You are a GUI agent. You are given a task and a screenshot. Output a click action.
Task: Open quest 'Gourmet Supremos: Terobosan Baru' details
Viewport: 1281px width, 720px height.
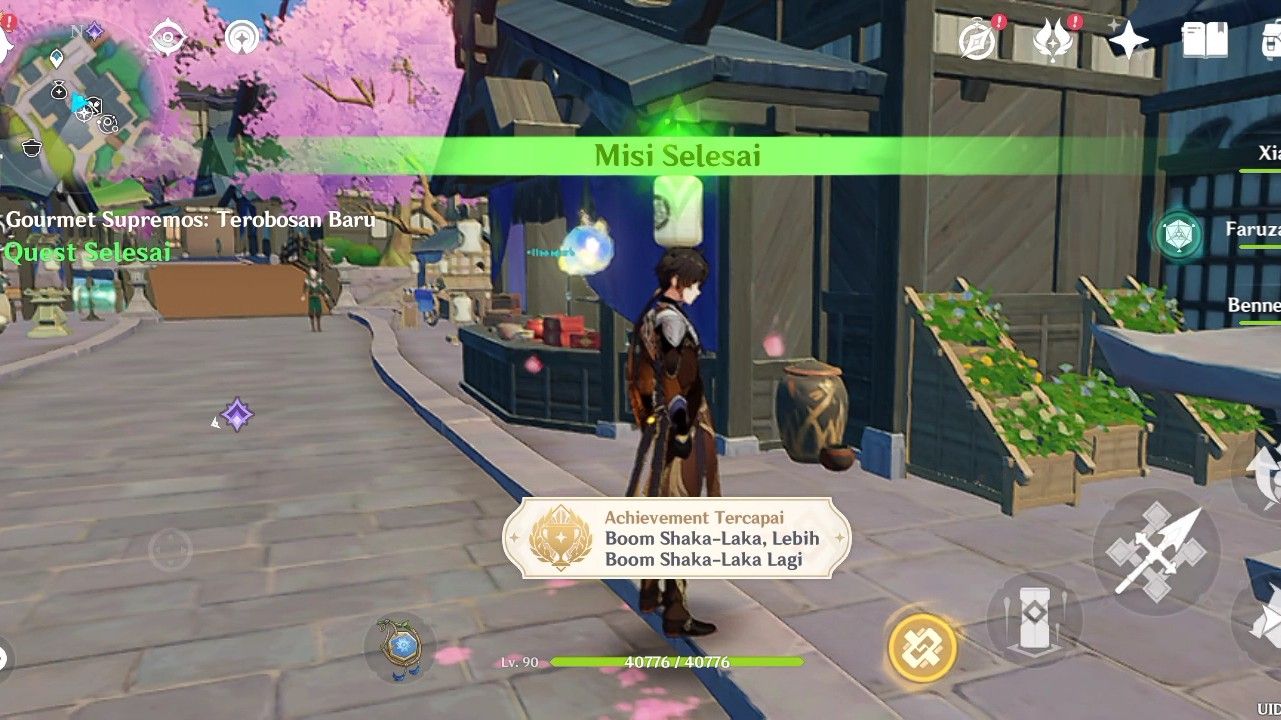click(x=186, y=219)
